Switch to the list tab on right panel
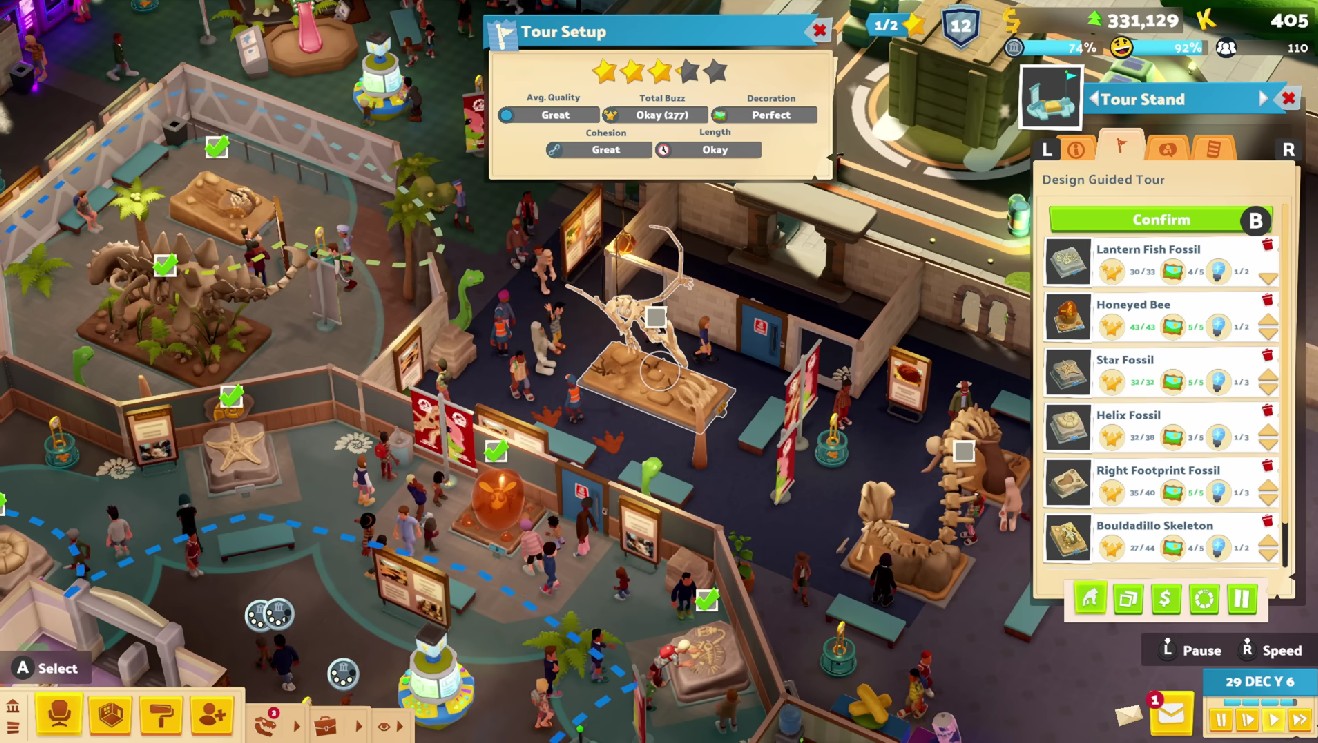Viewport: 1318px width, 743px height. [x=1215, y=149]
